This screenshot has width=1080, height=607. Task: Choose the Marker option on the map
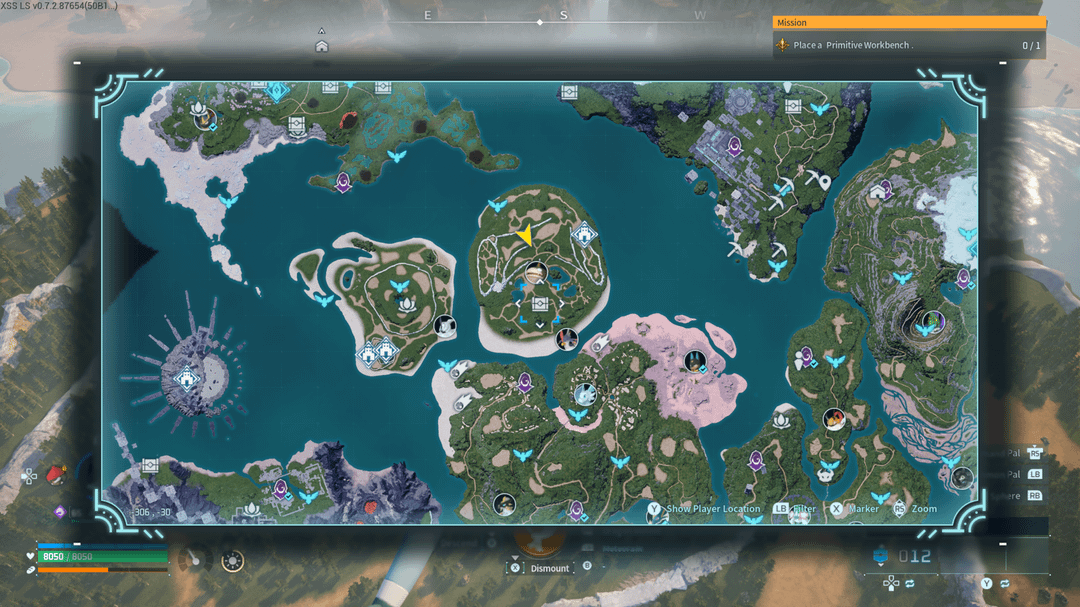coord(864,509)
